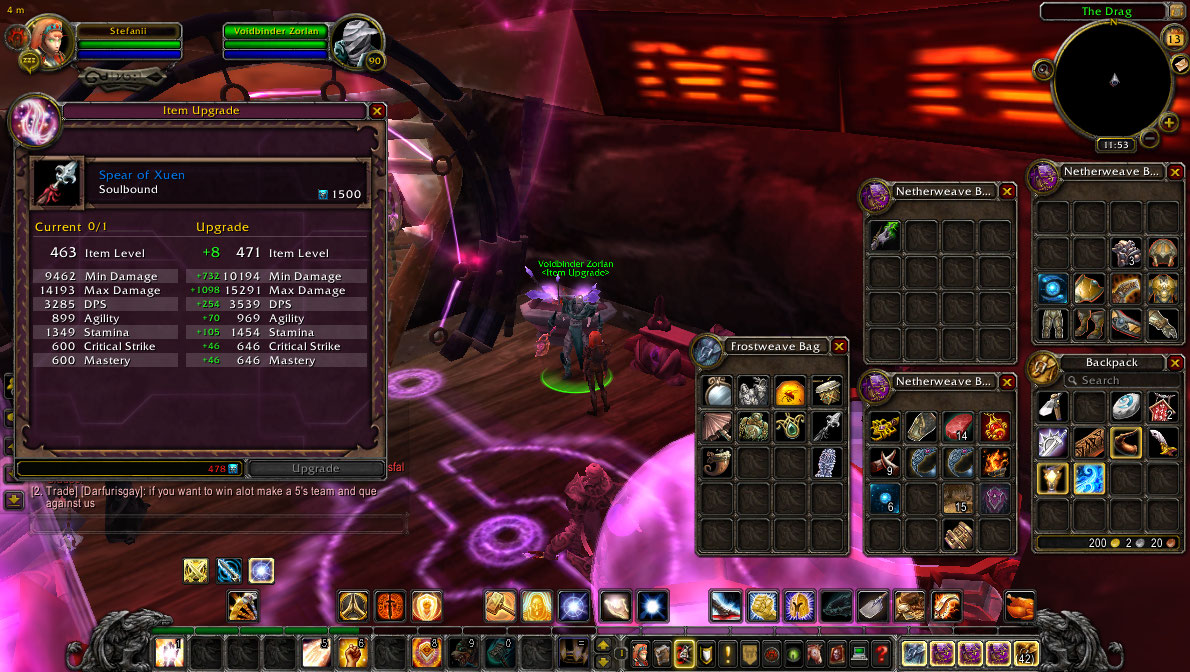Screen dimensions: 1190x672
Task: Close the Frostweave Bag window
Action: click(x=839, y=346)
